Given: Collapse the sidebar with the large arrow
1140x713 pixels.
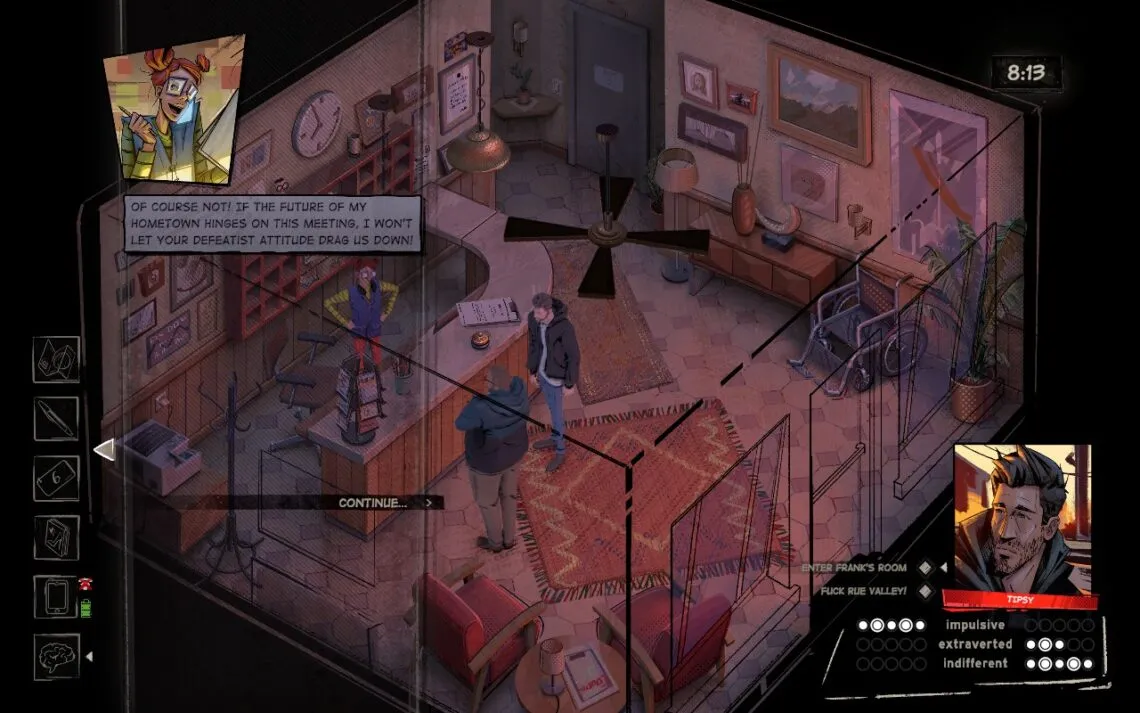Looking at the screenshot, I should click(x=104, y=451).
